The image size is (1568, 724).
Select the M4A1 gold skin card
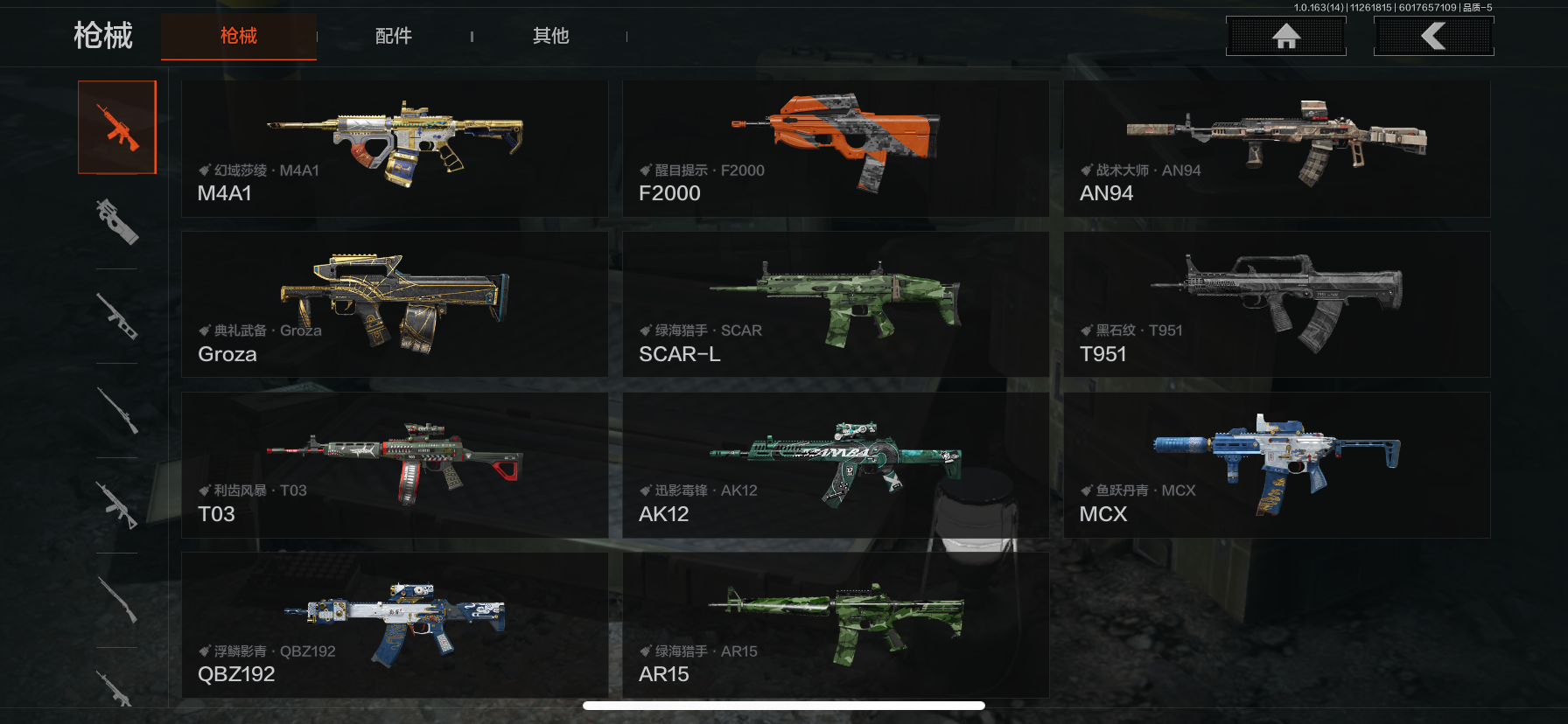pos(394,149)
